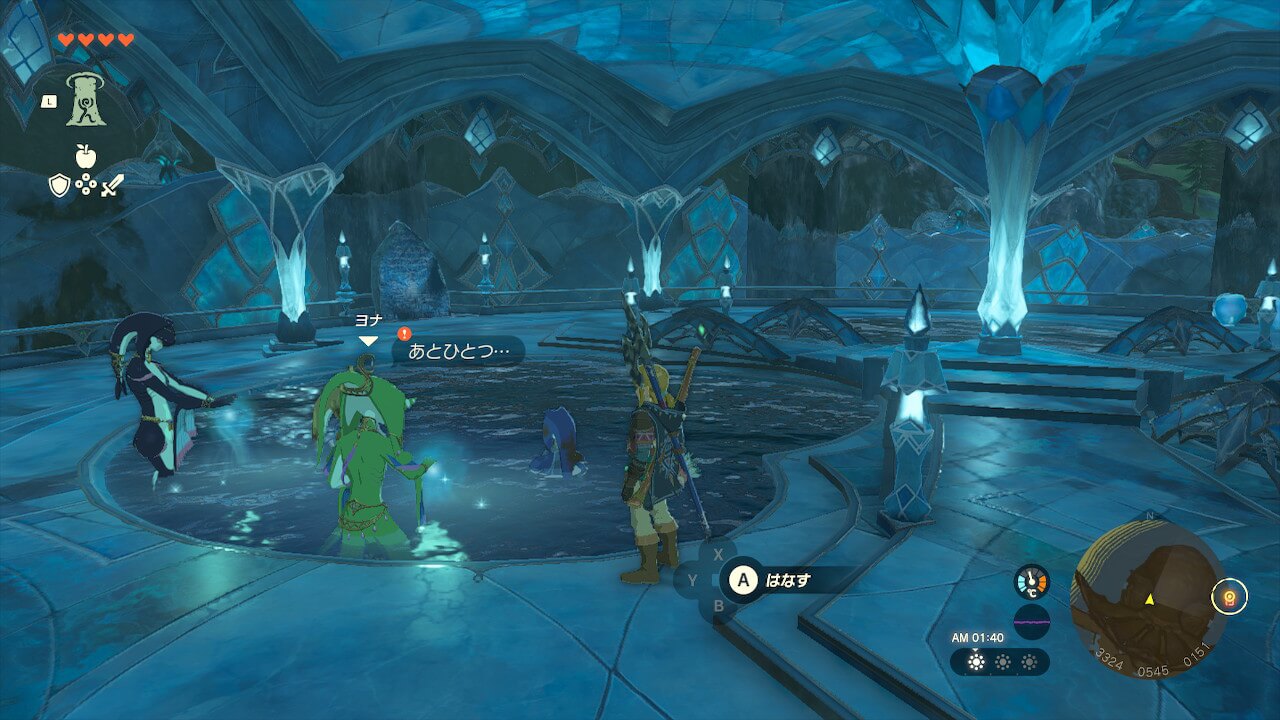Image resolution: width=1280 pixels, height=720 pixels.
Task: Select the apple materials quick-slot icon
Action: coord(86,156)
